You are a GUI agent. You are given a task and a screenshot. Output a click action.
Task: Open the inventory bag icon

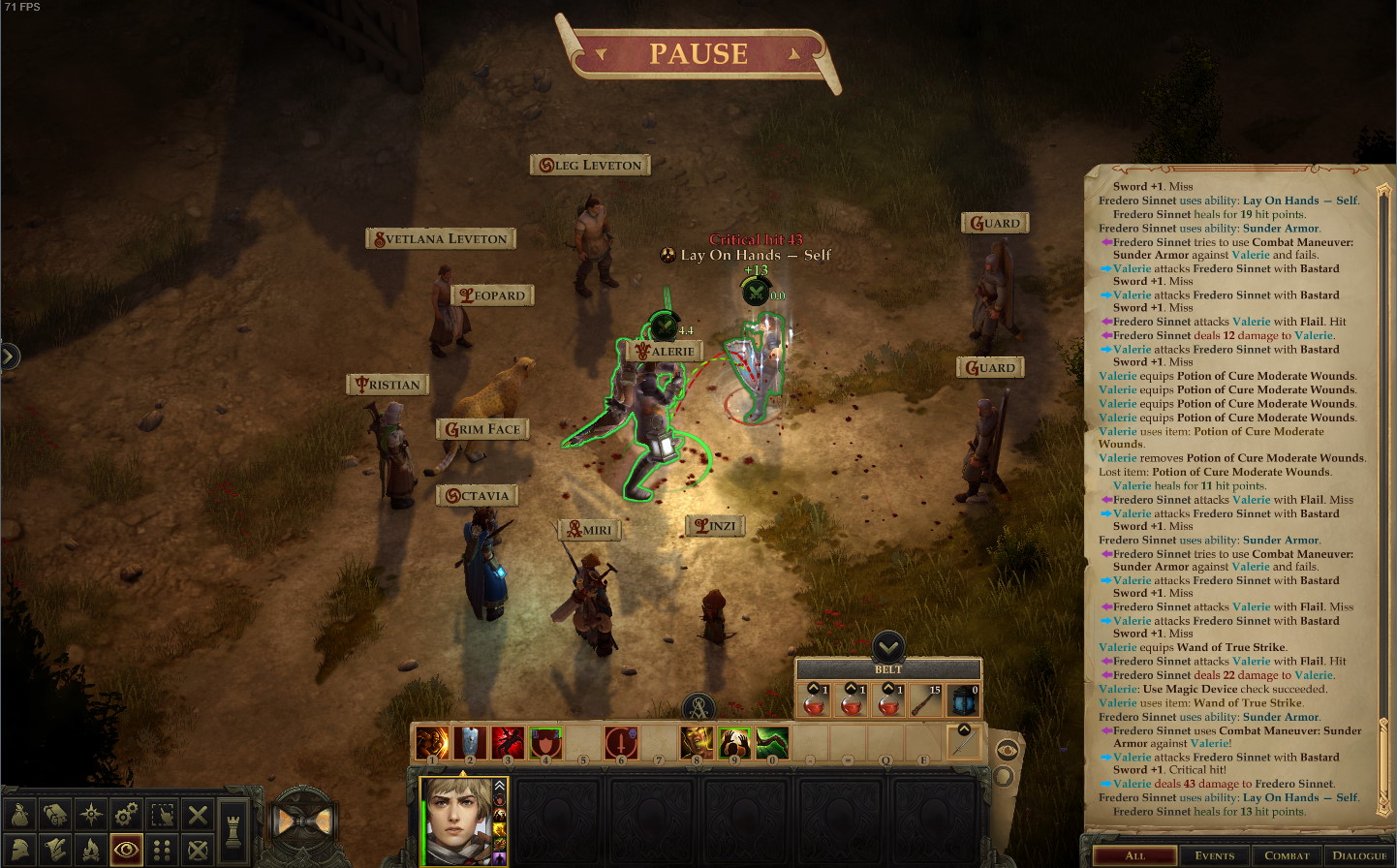point(19,815)
